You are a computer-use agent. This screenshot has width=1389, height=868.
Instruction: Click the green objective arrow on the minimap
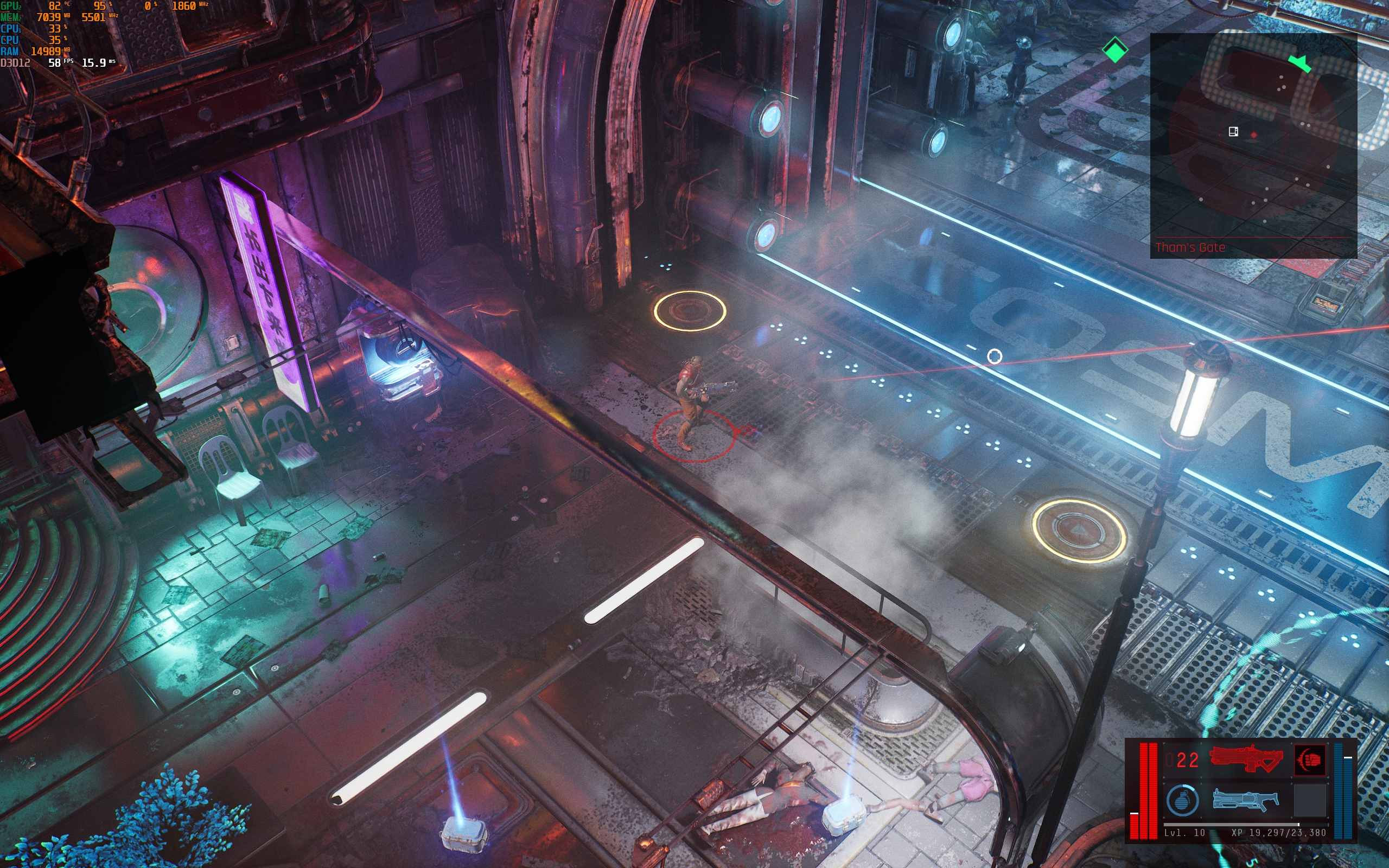tap(1299, 62)
